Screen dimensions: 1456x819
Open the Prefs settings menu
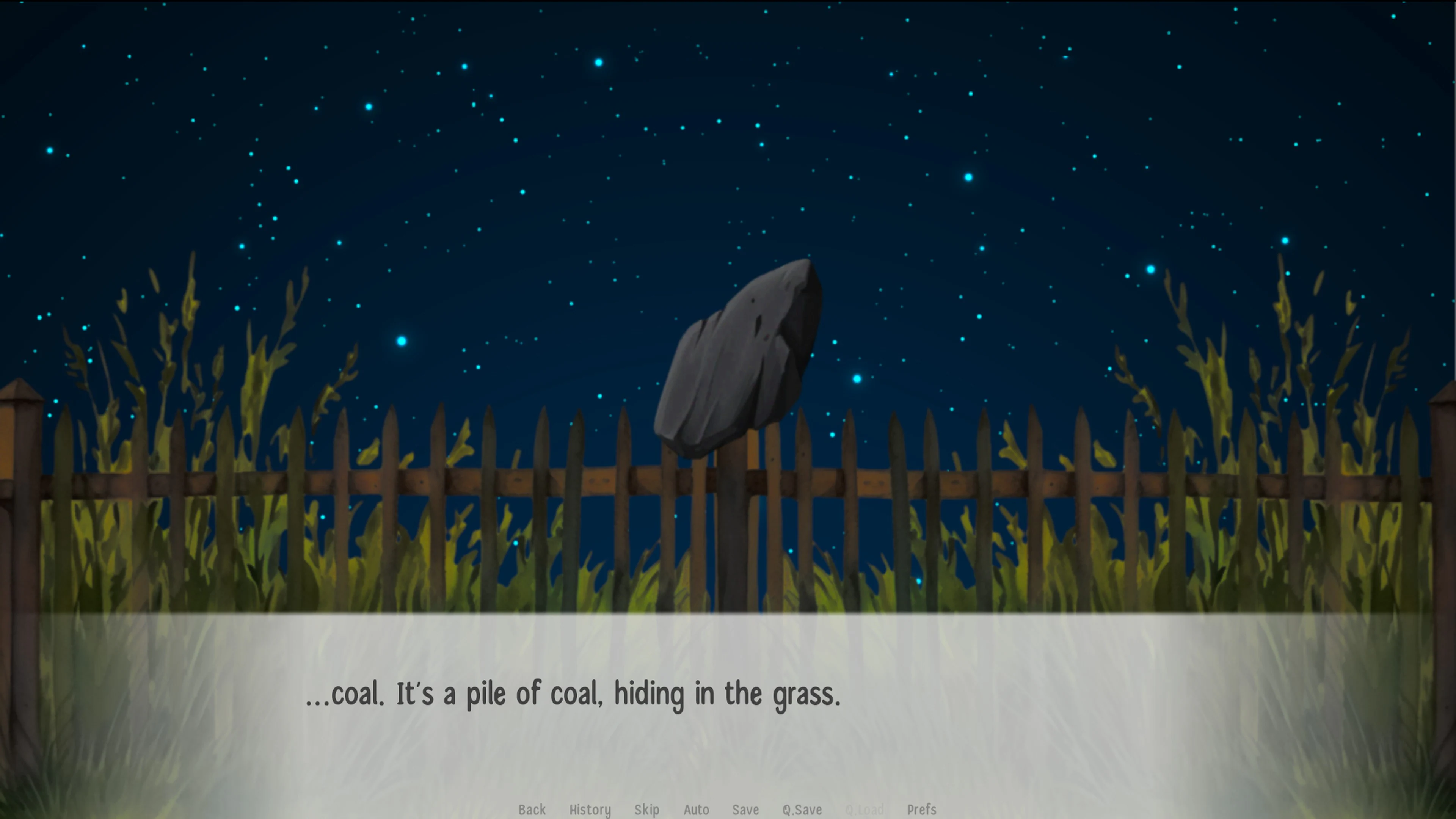(x=922, y=810)
